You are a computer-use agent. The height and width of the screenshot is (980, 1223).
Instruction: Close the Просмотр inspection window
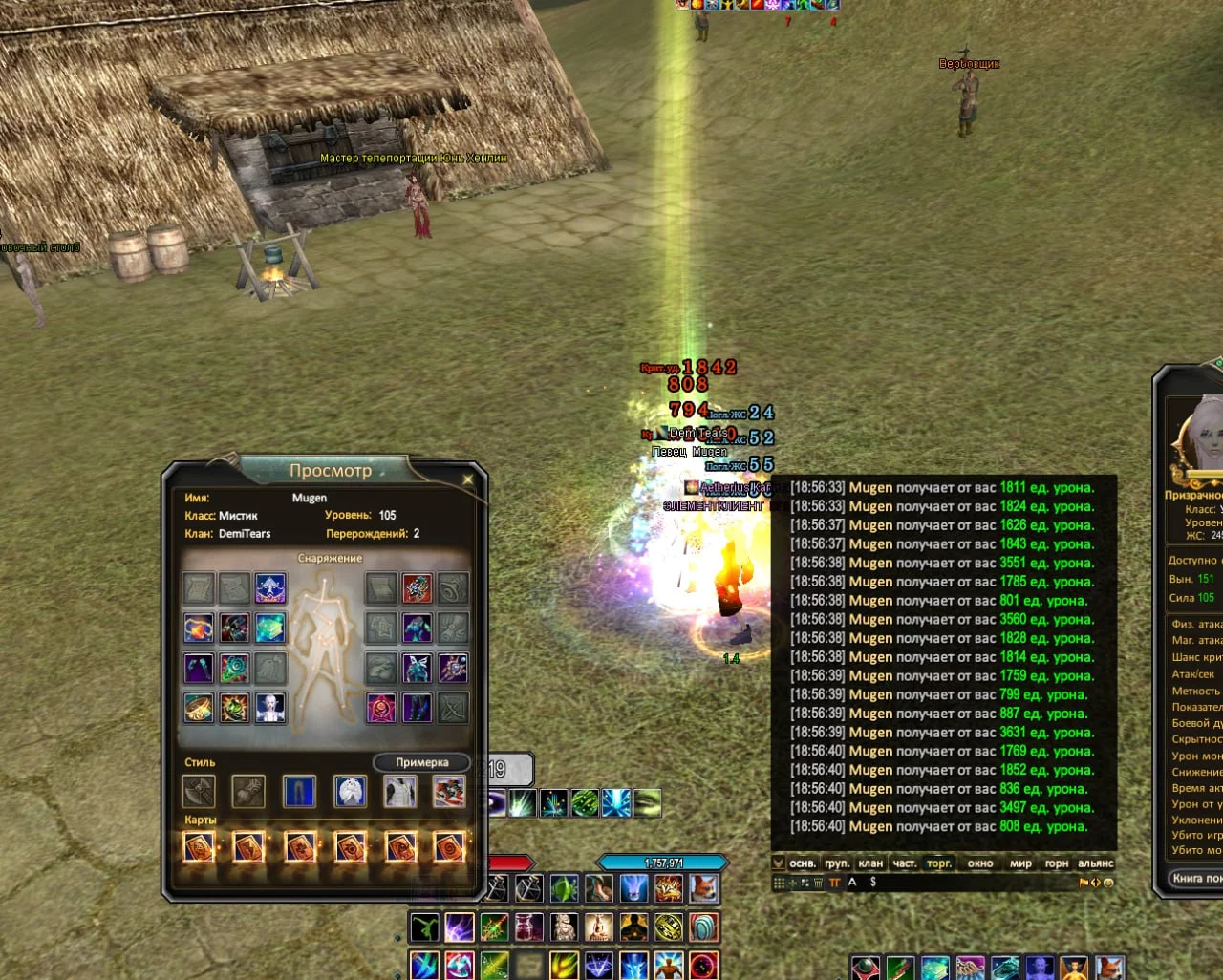click(x=467, y=479)
